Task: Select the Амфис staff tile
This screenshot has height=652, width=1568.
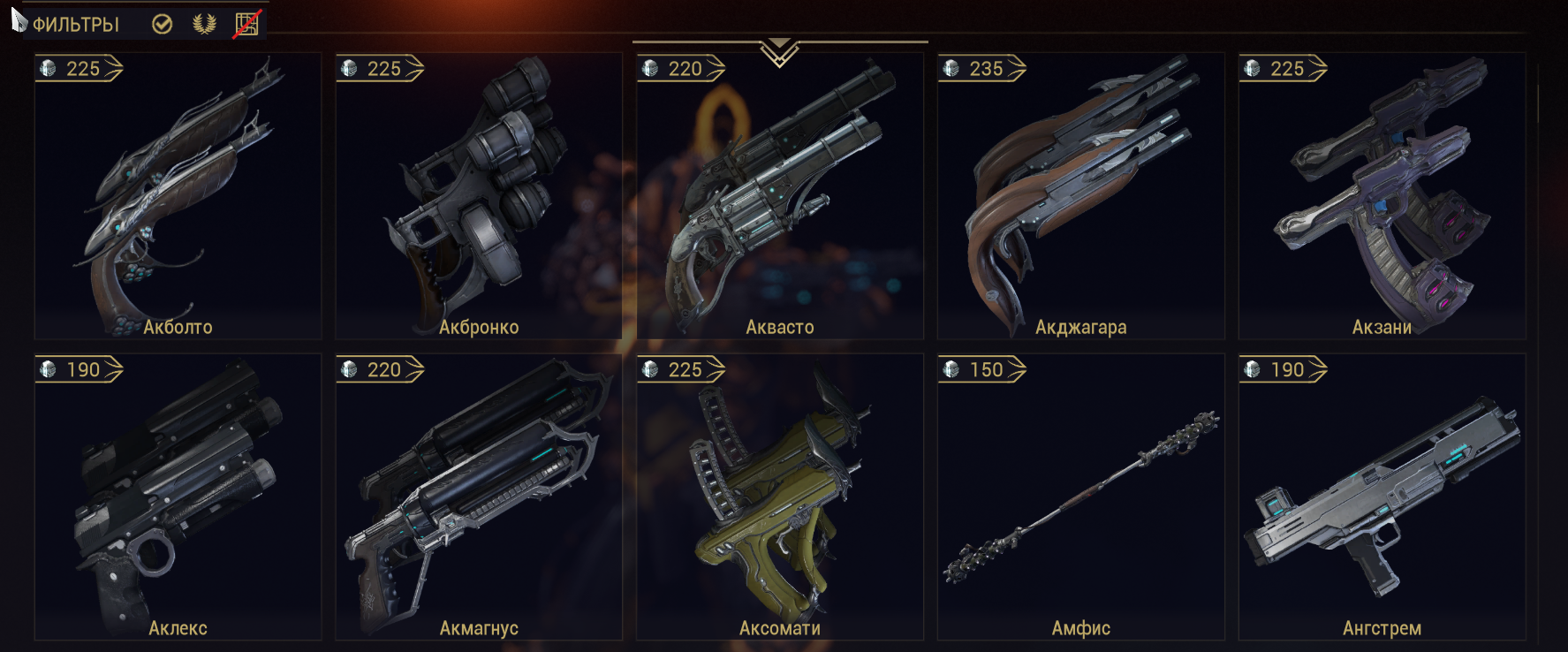Action: [x=1080, y=497]
